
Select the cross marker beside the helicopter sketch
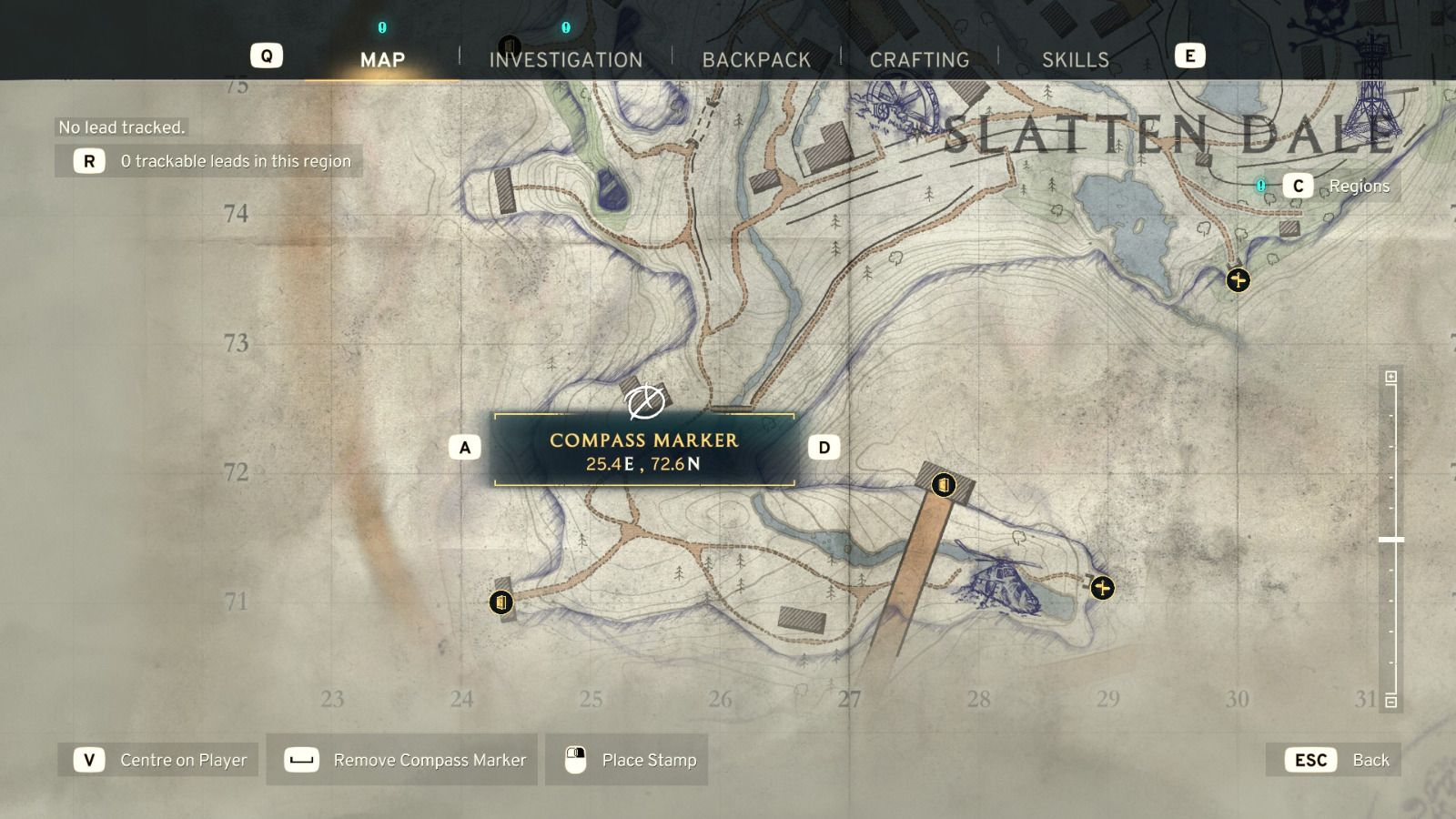pos(1102,588)
